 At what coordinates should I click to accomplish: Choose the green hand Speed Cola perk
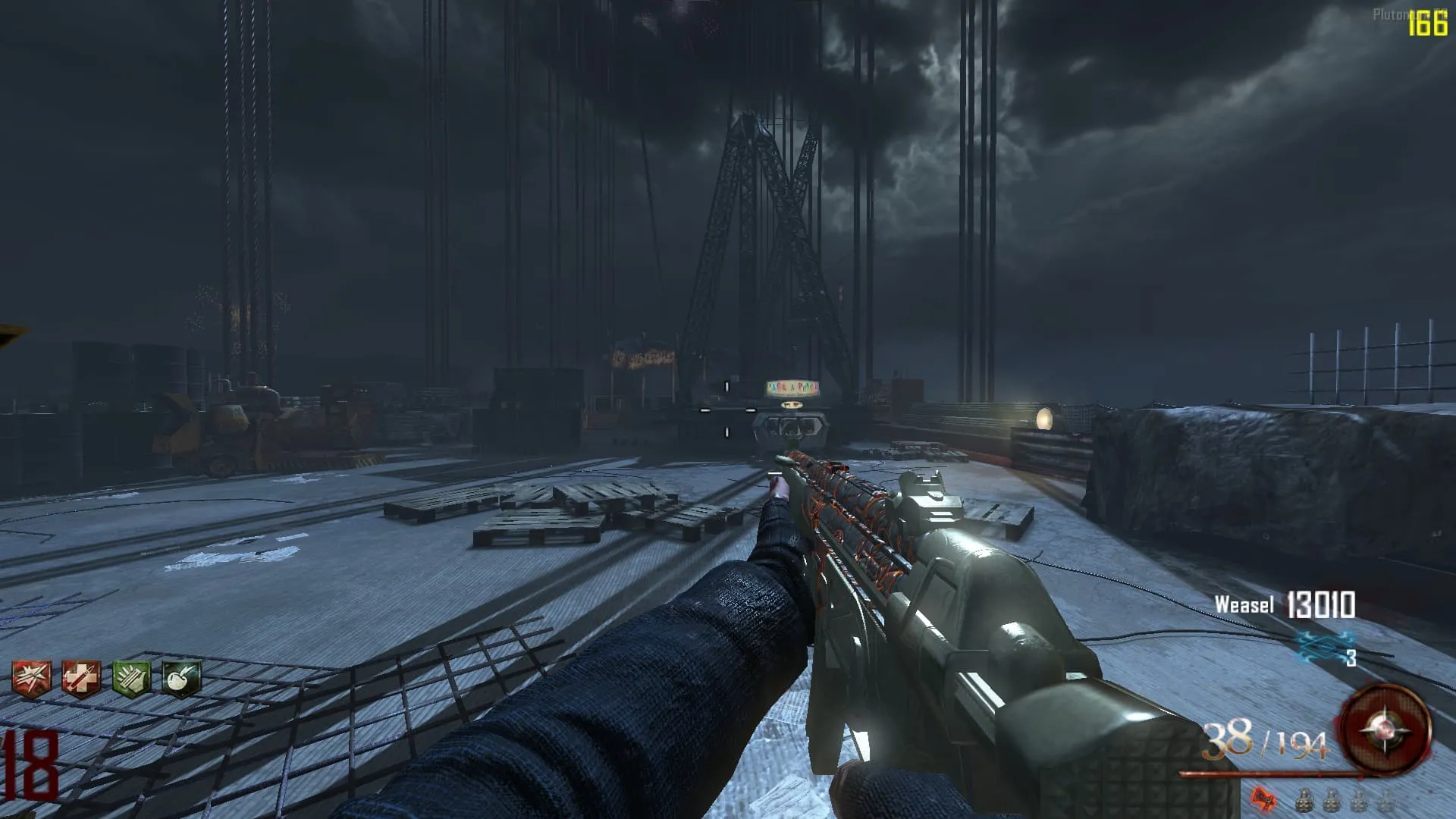click(131, 677)
